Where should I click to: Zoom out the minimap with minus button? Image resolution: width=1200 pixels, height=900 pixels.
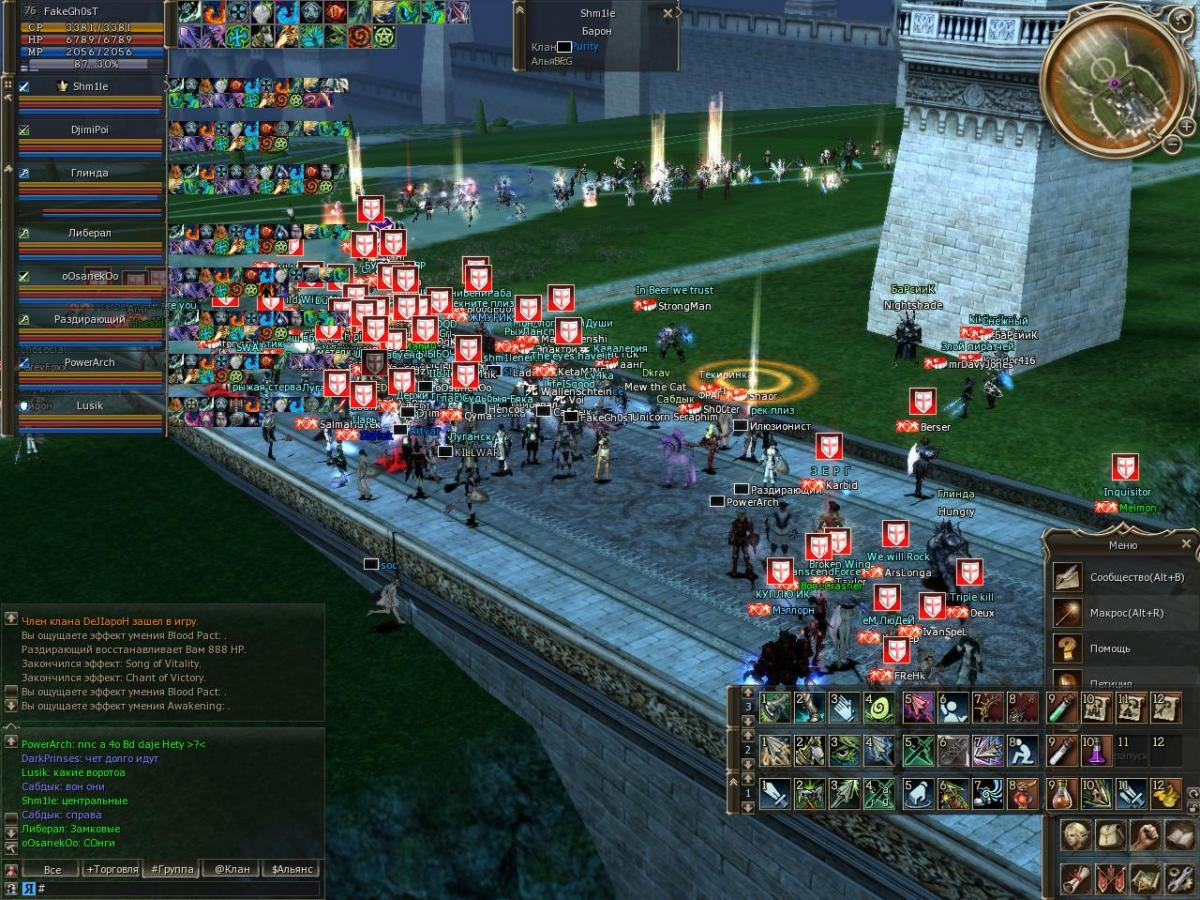tap(1174, 145)
